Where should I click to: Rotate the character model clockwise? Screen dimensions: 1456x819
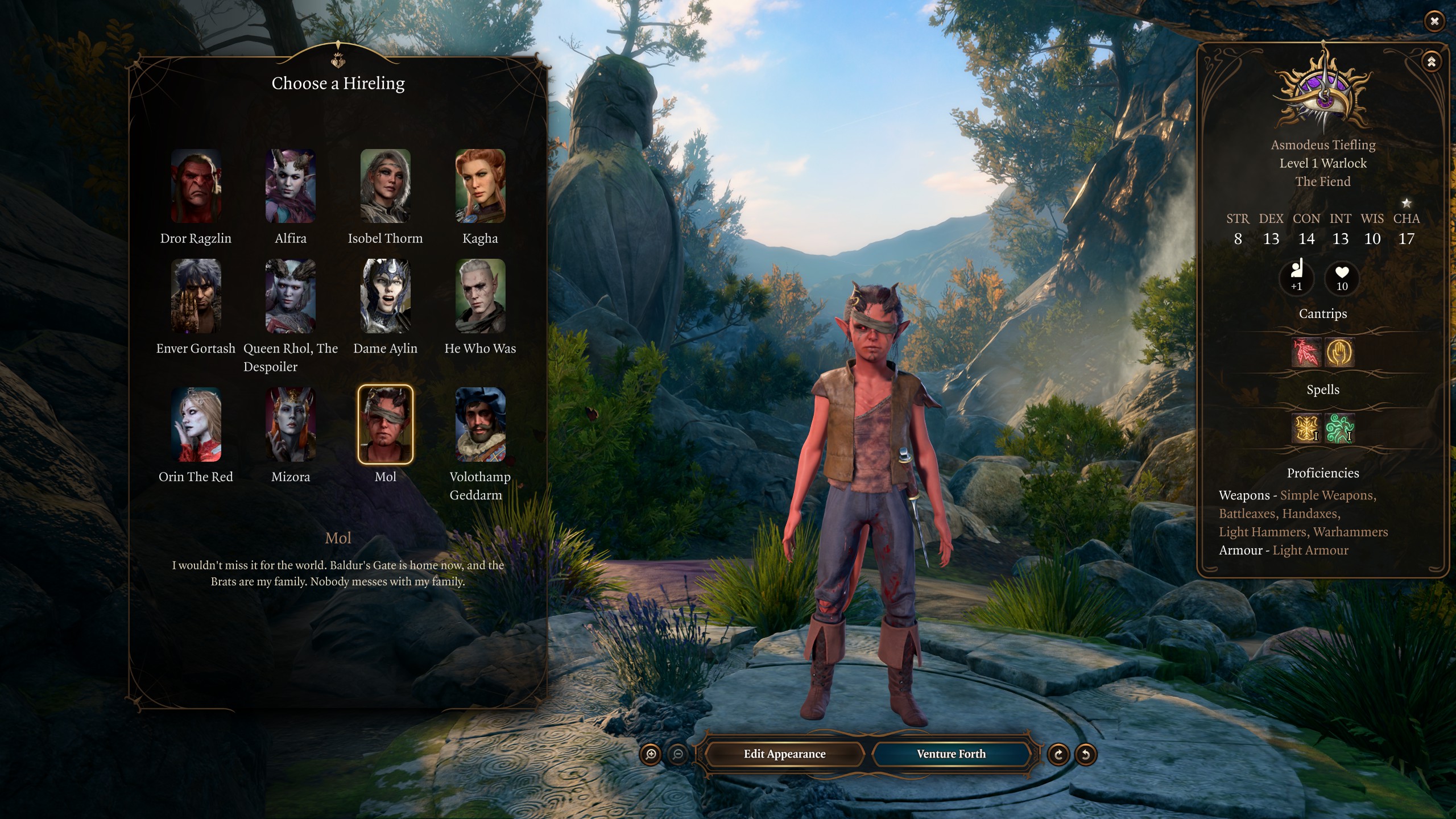pos(1058,755)
